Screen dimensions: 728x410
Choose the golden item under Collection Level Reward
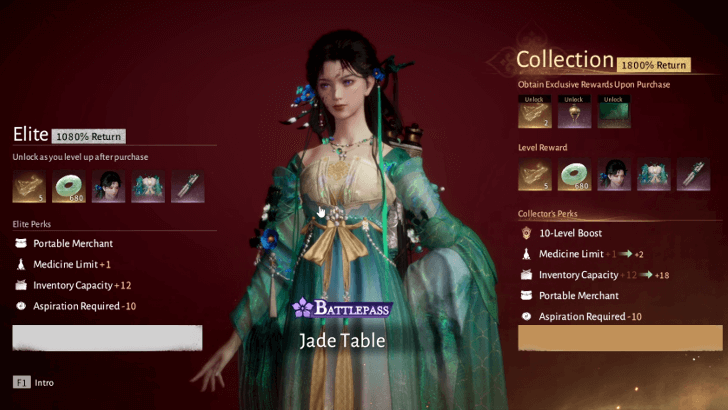tap(534, 175)
